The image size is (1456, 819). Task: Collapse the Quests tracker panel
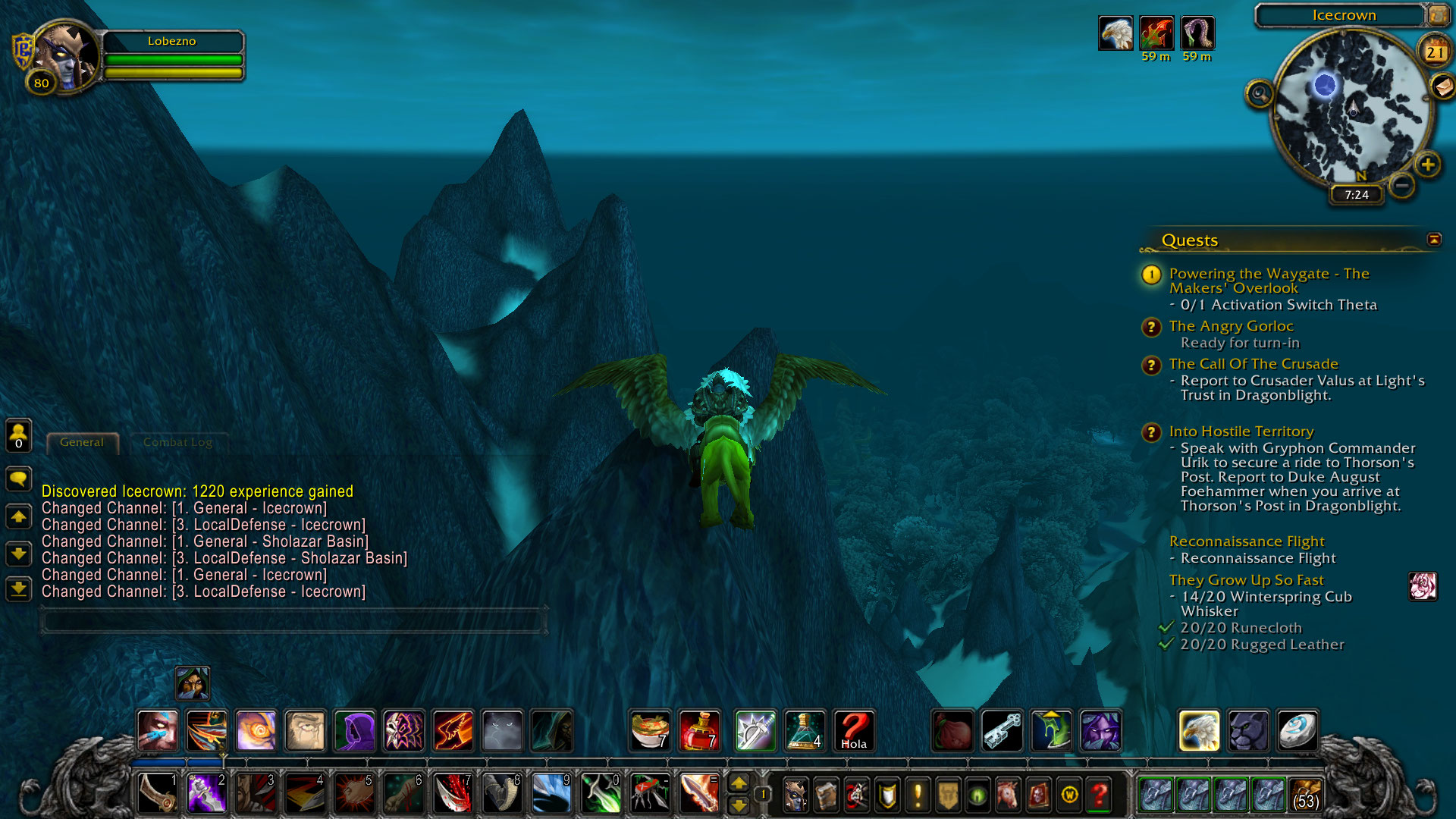tap(1433, 240)
